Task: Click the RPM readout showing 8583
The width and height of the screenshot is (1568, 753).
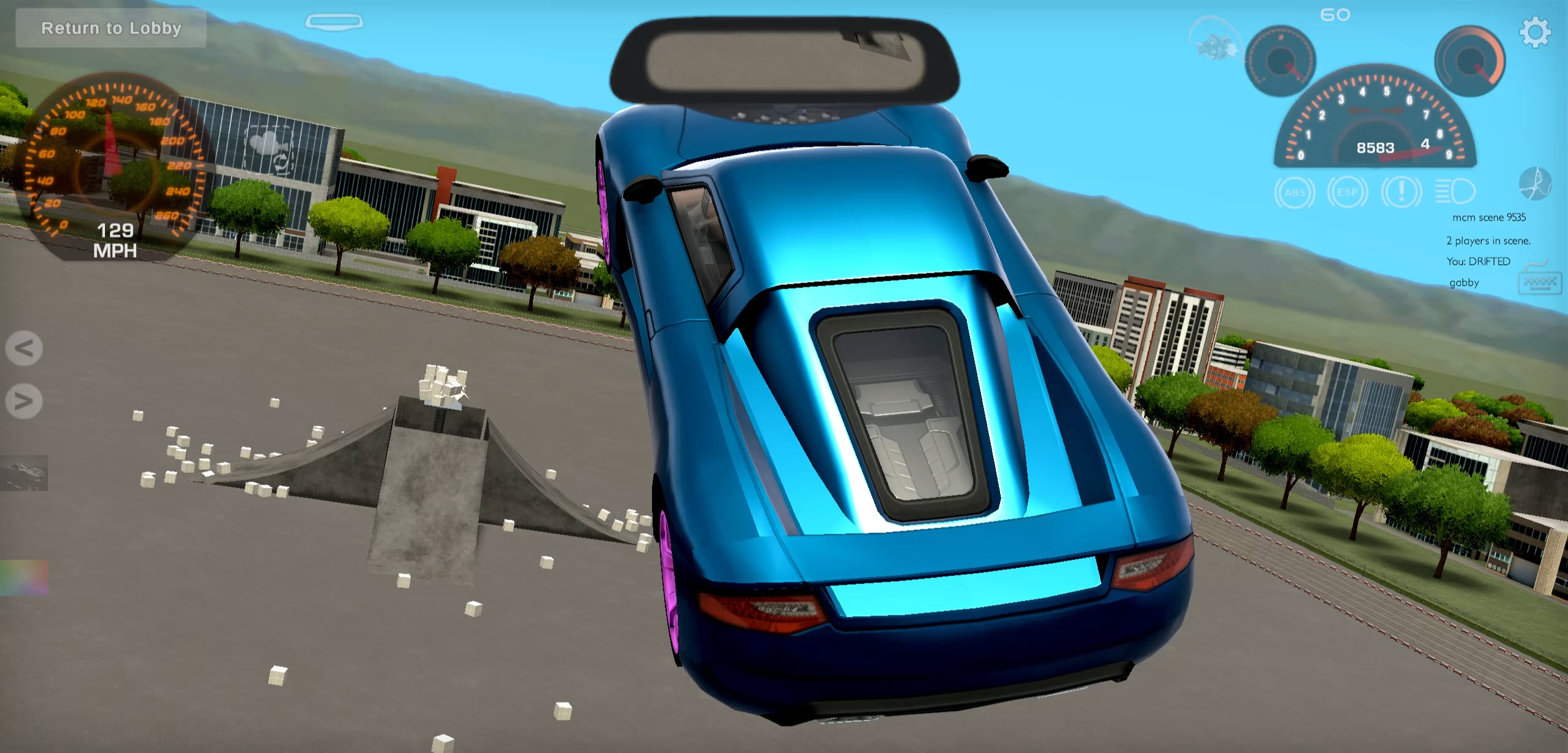Action: click(1375, 147)
